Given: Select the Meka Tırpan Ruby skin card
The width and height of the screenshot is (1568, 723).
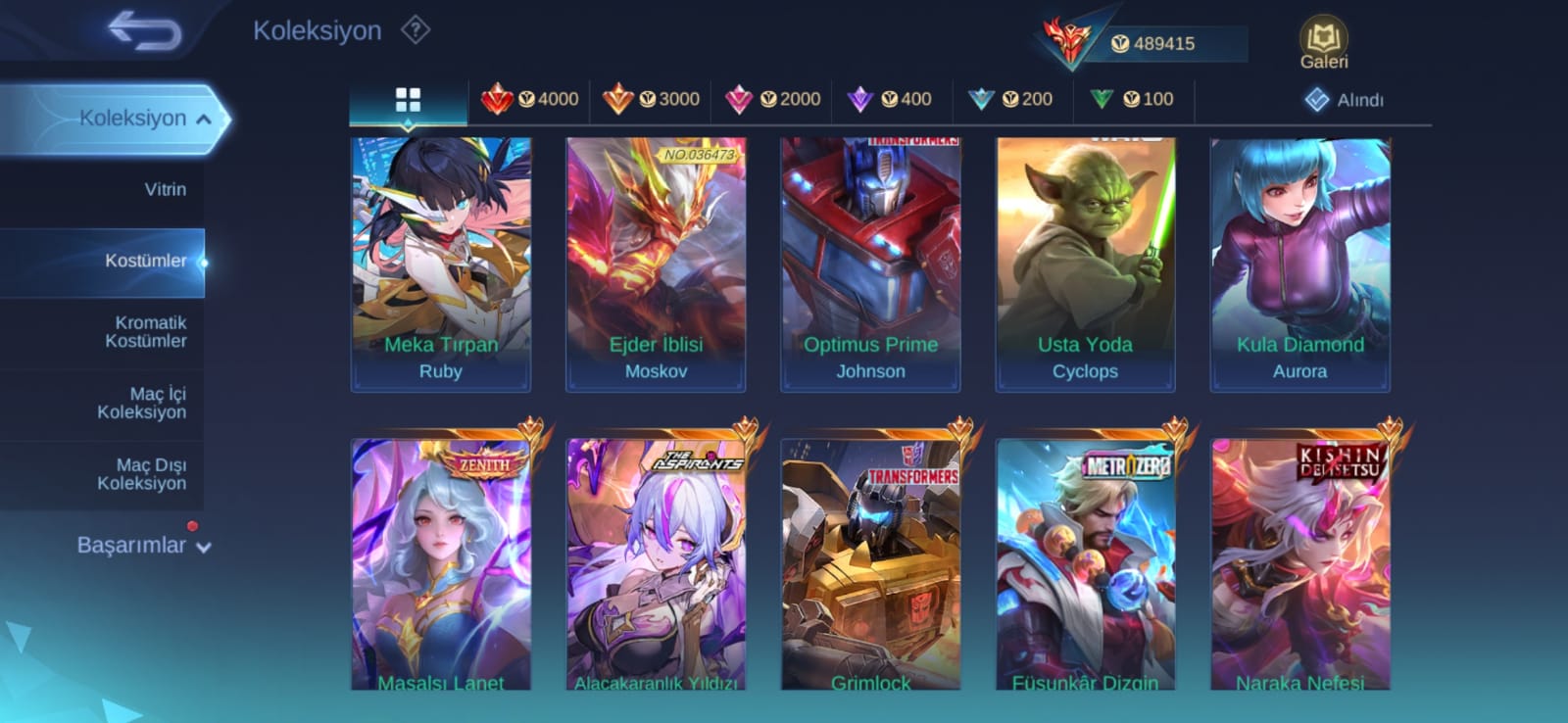Looking at the screenshot, I should coord(441,265).
